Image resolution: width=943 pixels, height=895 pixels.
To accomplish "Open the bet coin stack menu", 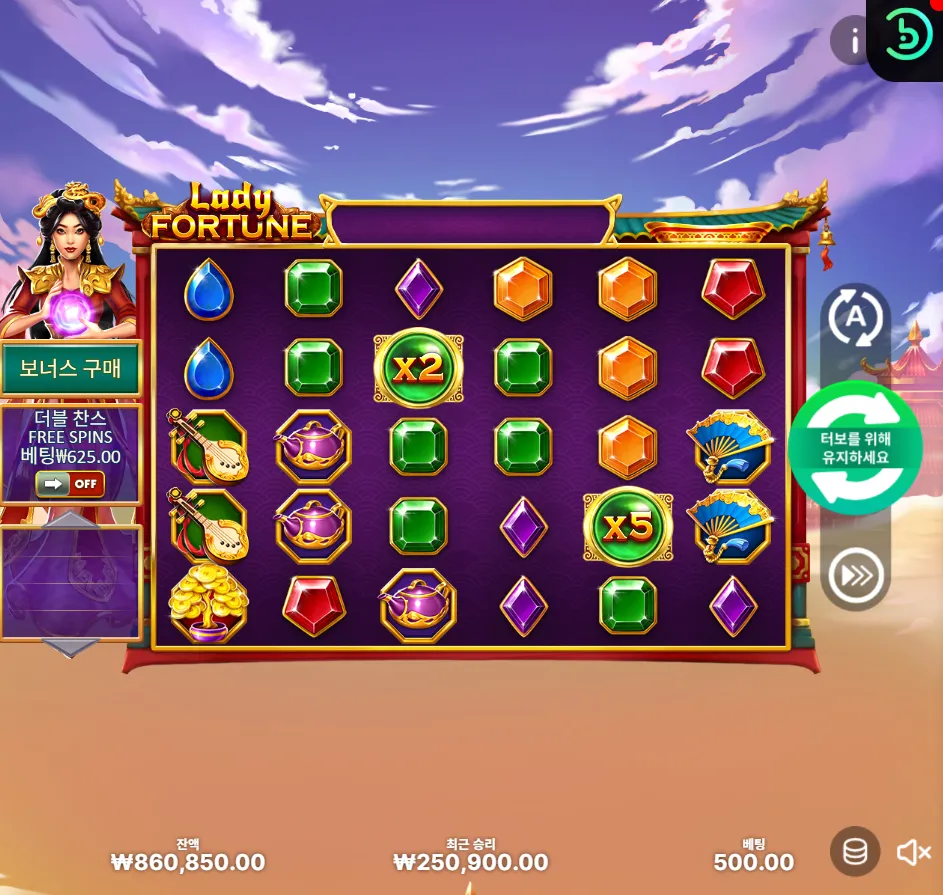I will click(x=855, y=852).
